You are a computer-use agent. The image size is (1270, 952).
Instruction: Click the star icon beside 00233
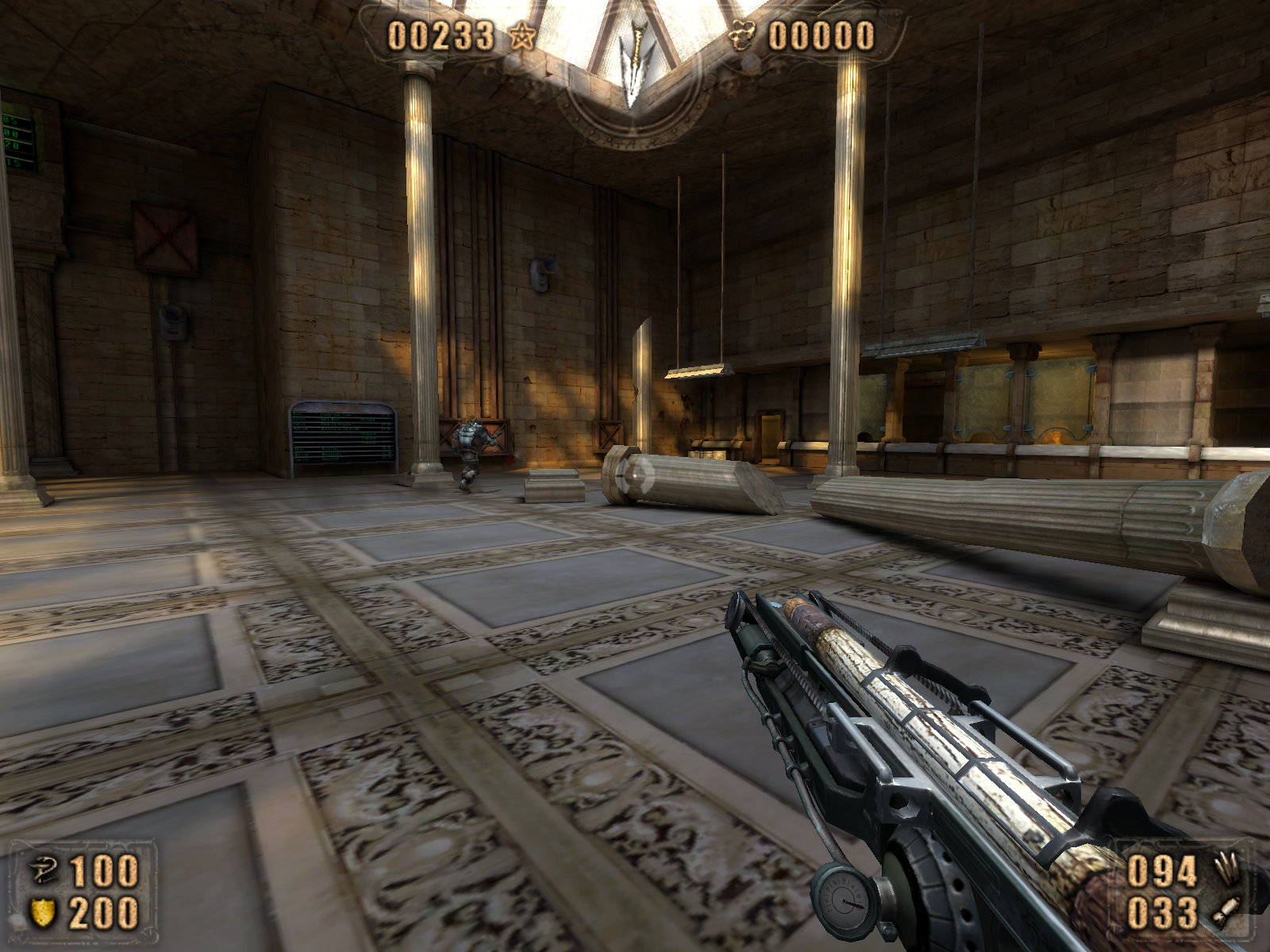[x=521, y=36]
